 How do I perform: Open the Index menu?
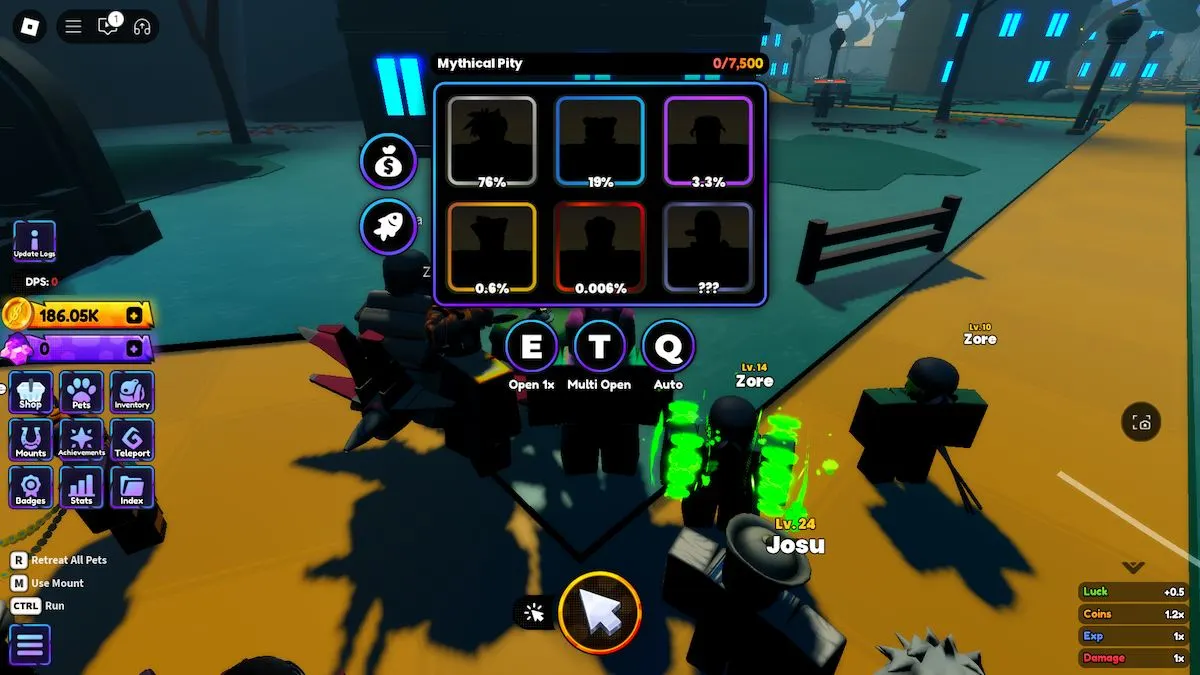click(x=132, y=488)
